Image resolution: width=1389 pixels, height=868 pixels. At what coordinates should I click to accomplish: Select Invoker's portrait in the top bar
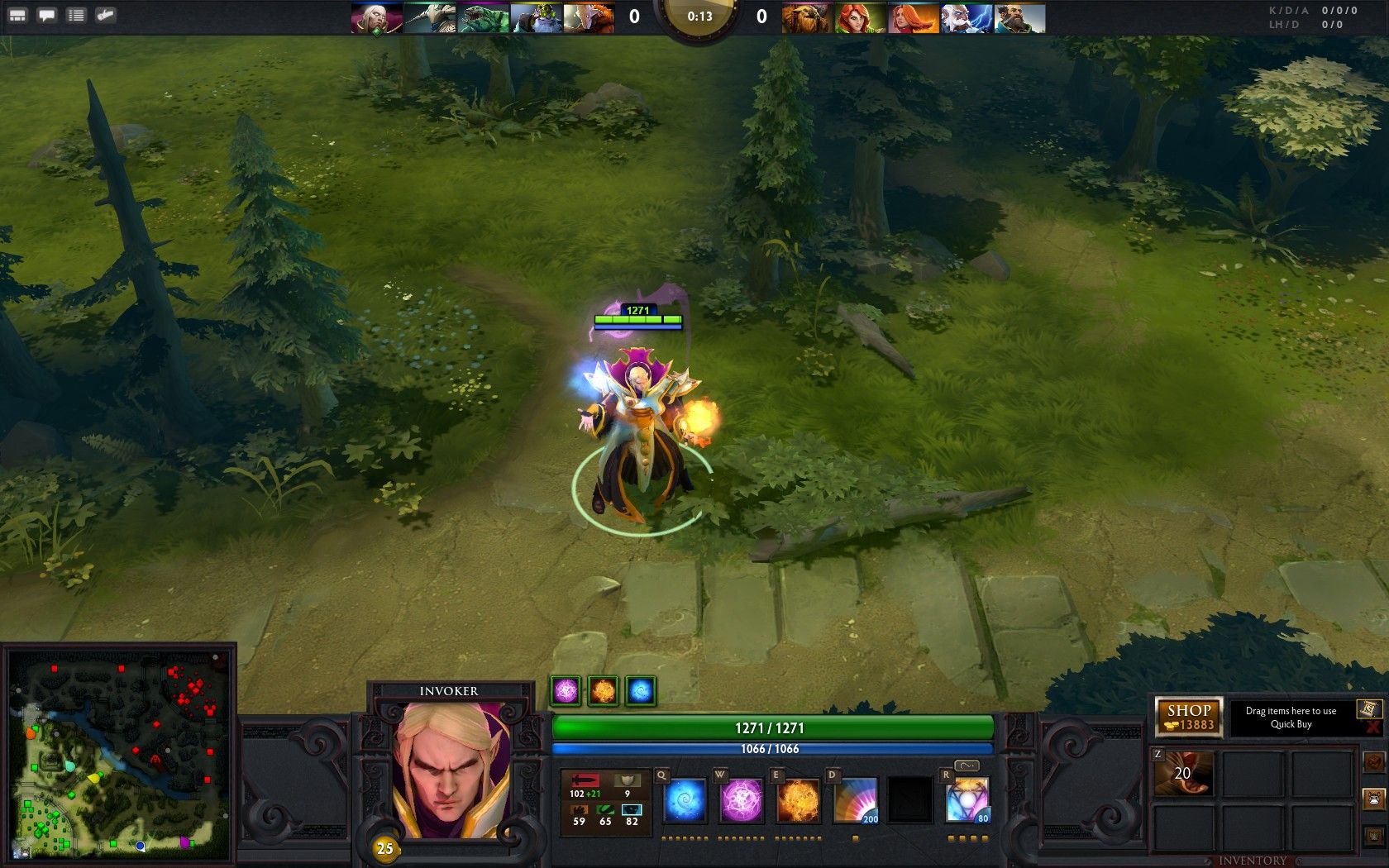pos(376,17)
